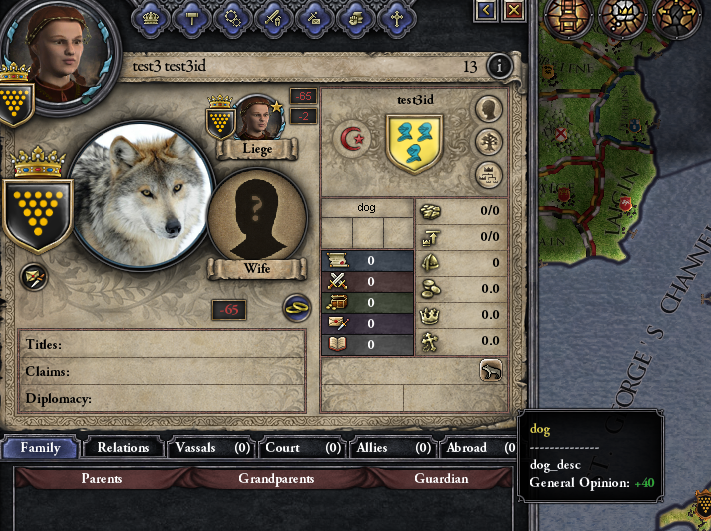Click the gold rings marriage icon
The height and width of the screenshot is (531, 711).
(x=297, y=307)
